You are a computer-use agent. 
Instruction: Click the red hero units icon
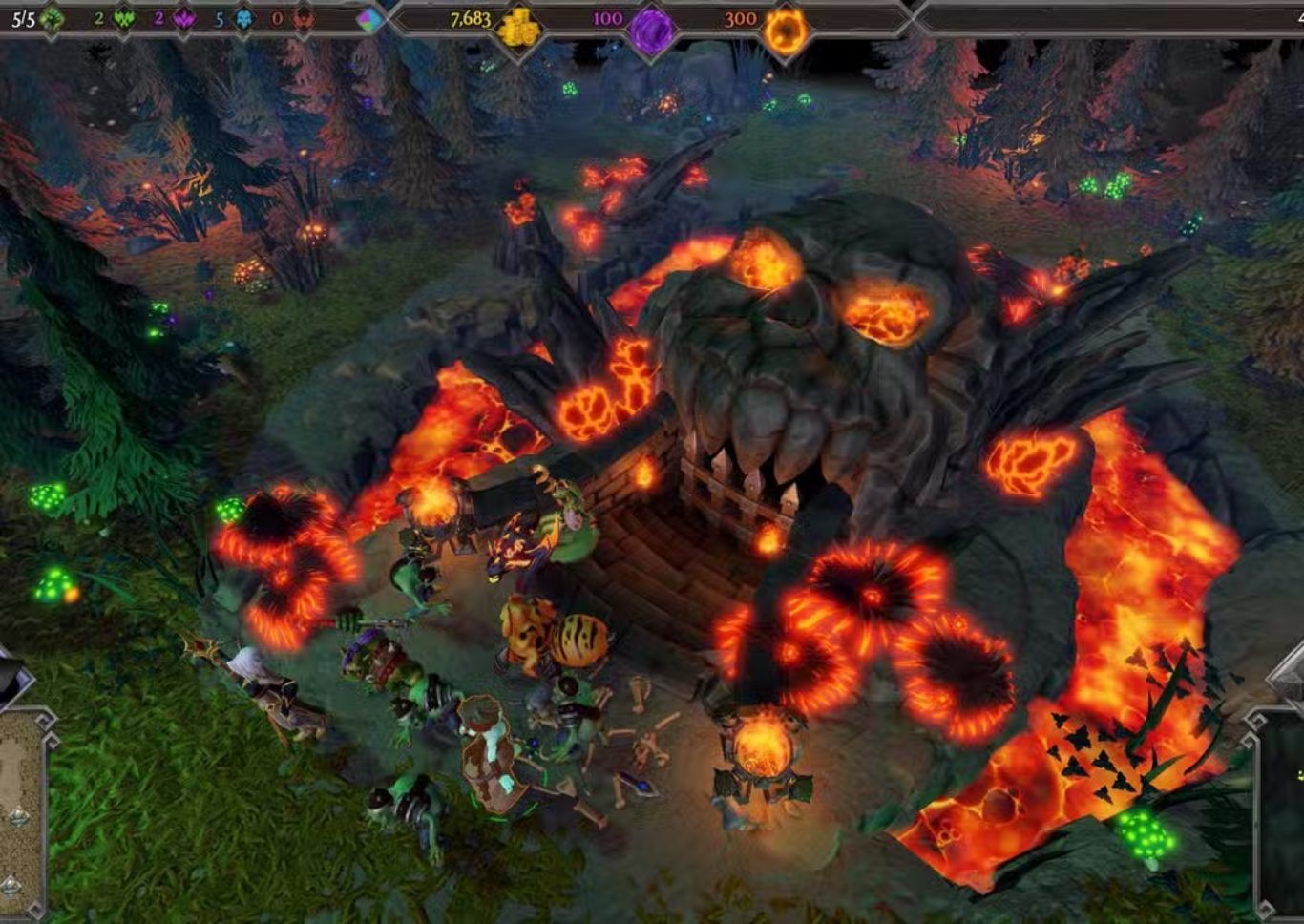pos(304,19)
